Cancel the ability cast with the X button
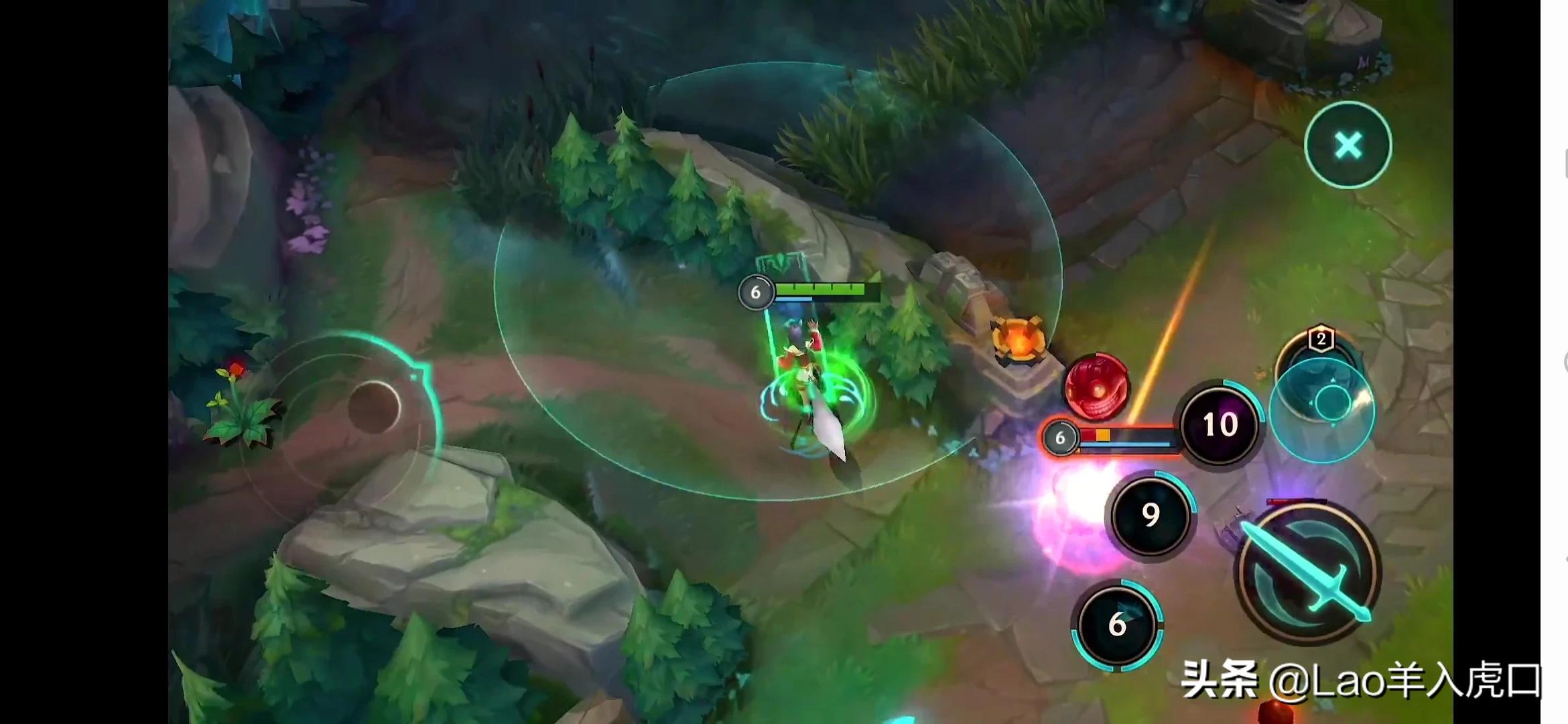Image resolution: width=1568 pixels, height=724 pixels. click(x=1348, y=145)
